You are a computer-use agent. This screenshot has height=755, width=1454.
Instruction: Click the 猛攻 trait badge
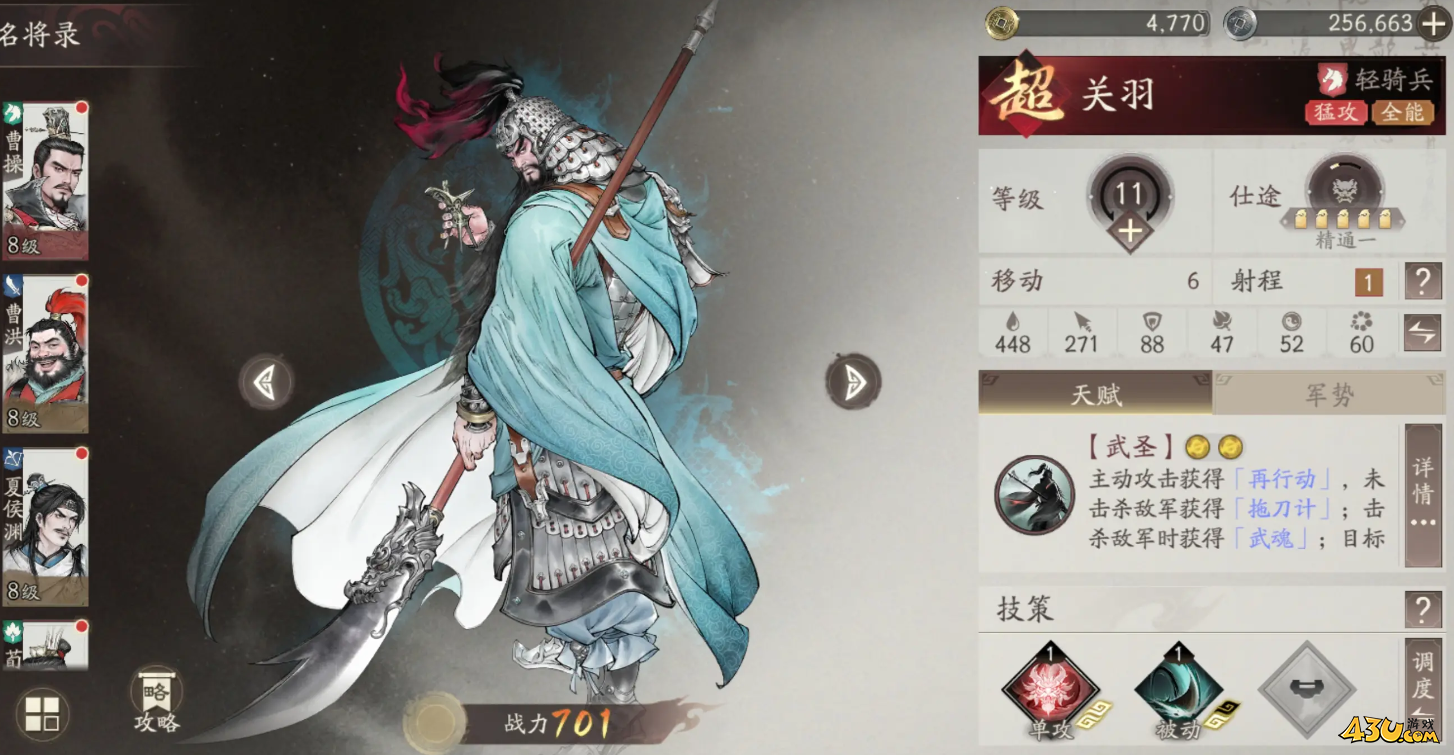1334,113
